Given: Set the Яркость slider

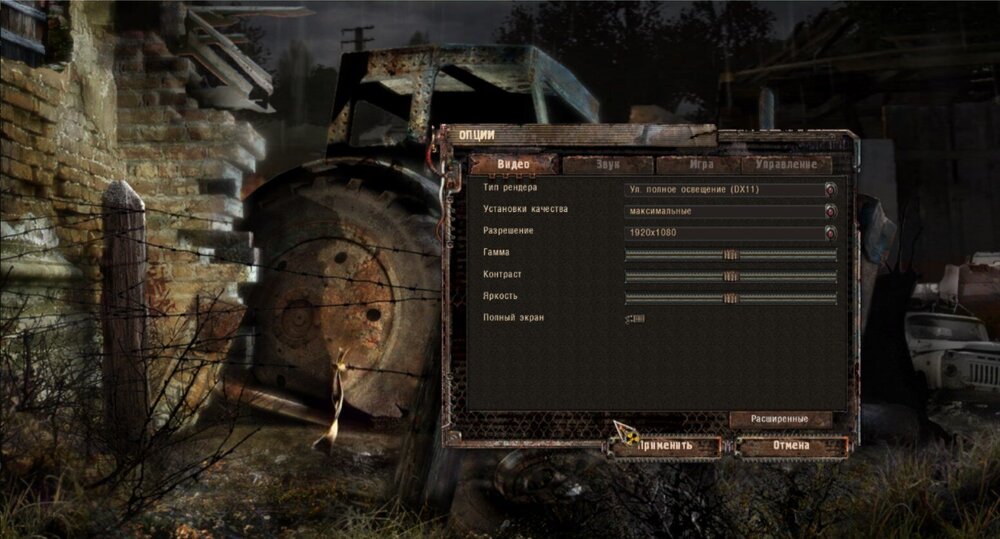Looking at the screenshot, I should (731, 298).
